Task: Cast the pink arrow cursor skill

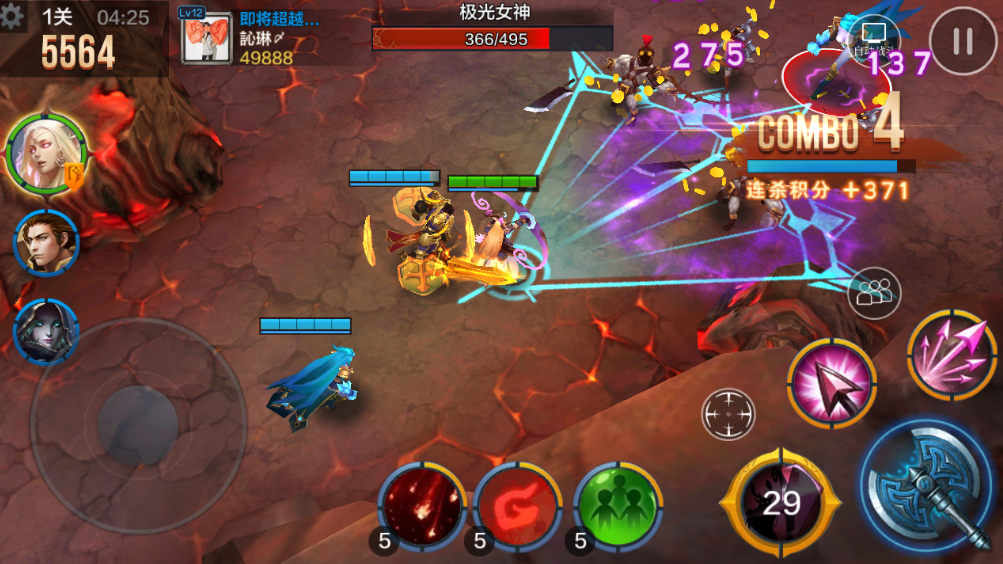Action: (x=831, y=383)
